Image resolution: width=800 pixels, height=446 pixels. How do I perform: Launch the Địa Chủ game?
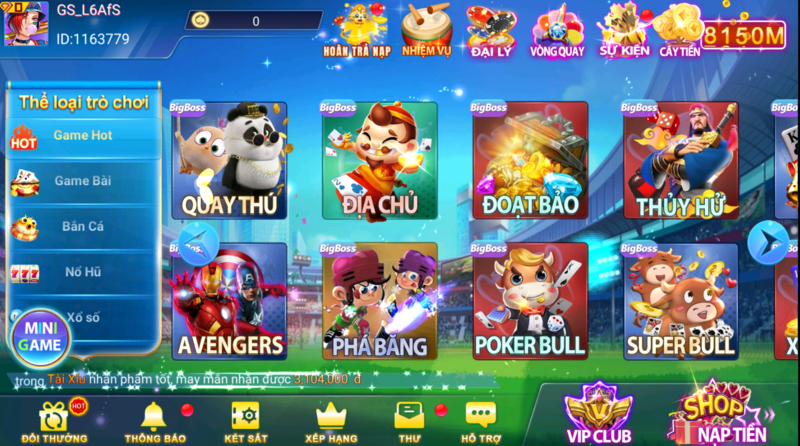(379, 161)
